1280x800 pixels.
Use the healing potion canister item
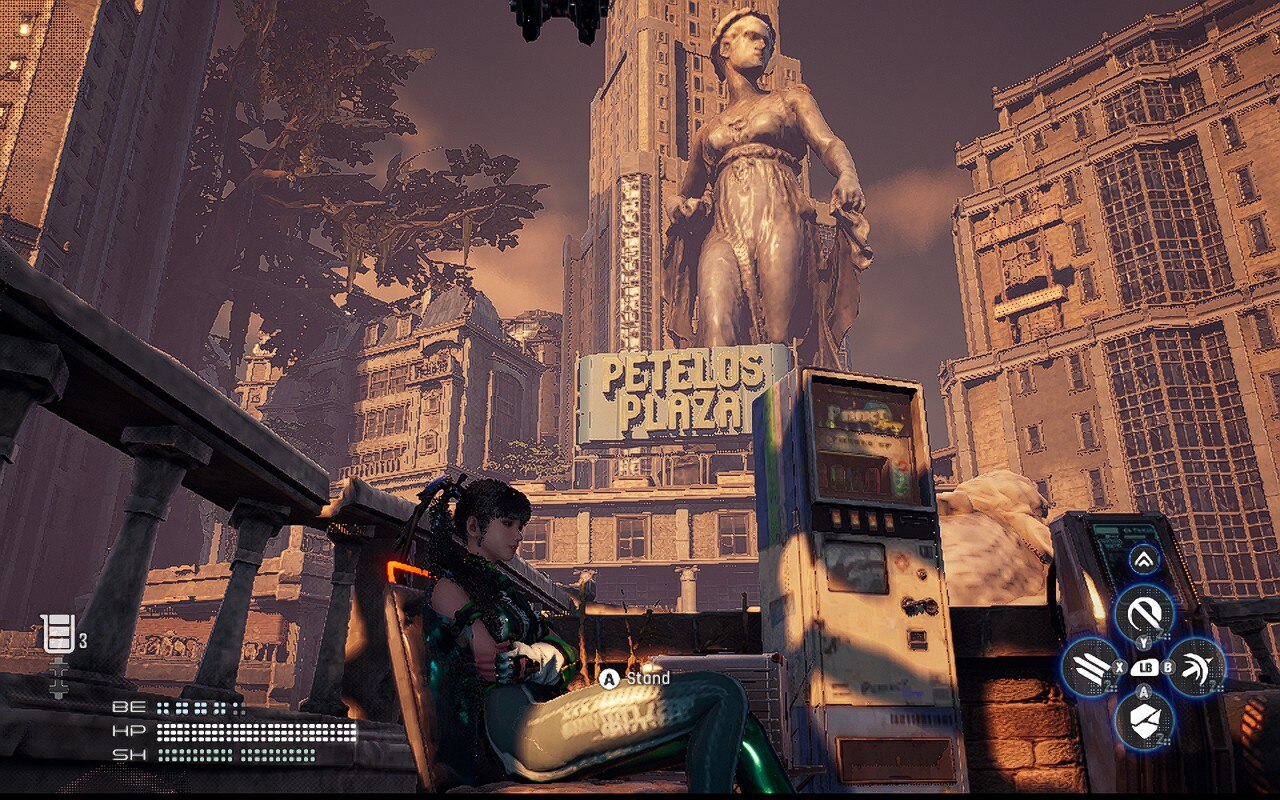[x=58, y=633]
